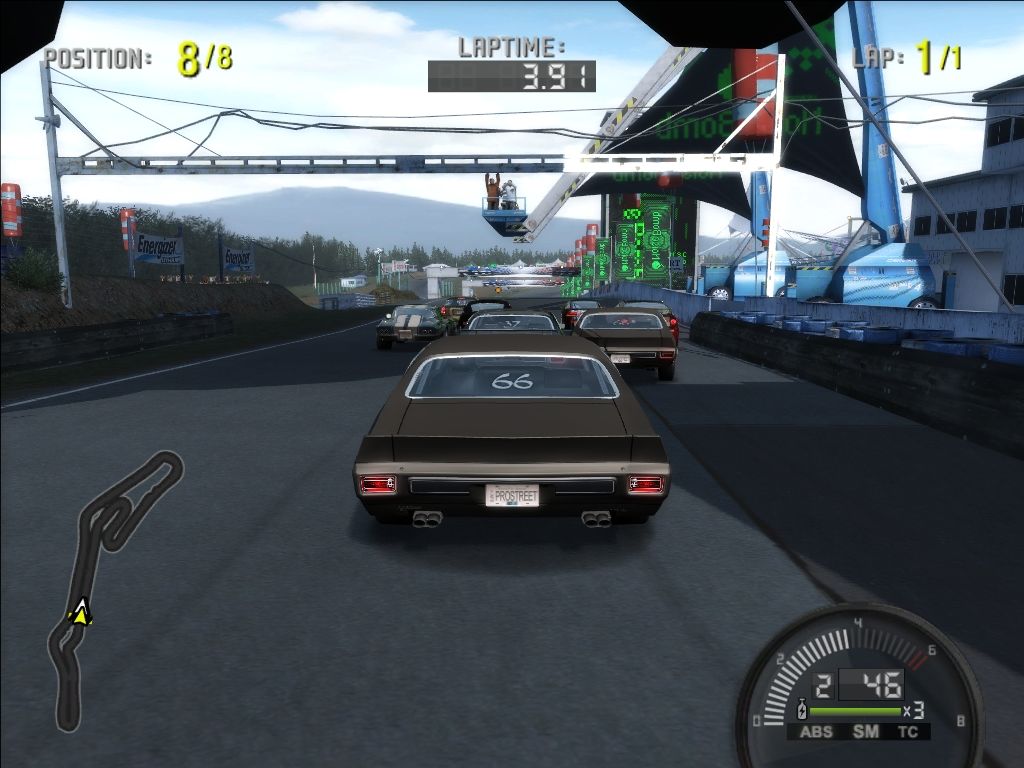
Task: Toggle the ABS indicator
Action: 816,732
